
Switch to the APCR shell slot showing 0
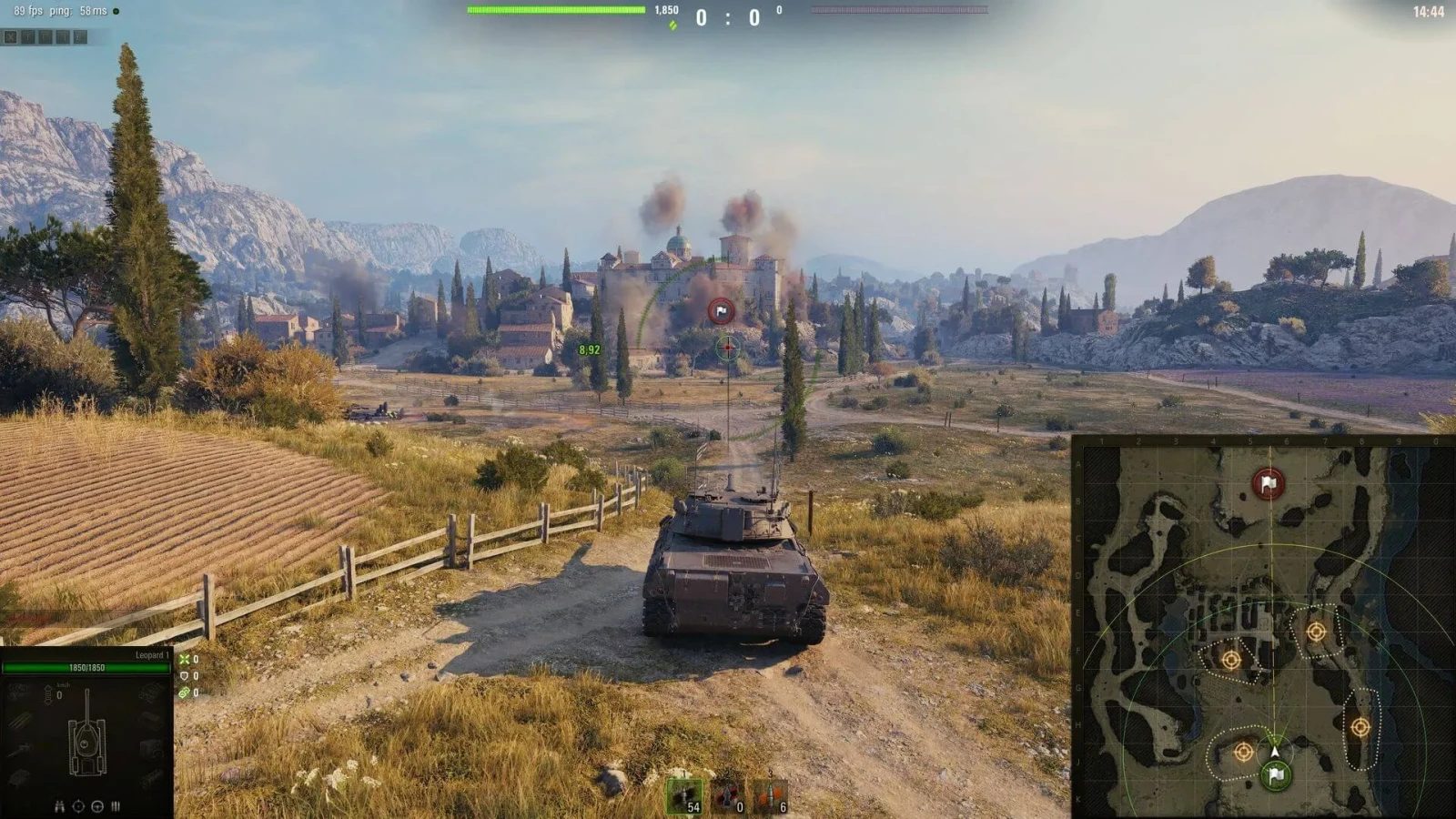(727, 797)
